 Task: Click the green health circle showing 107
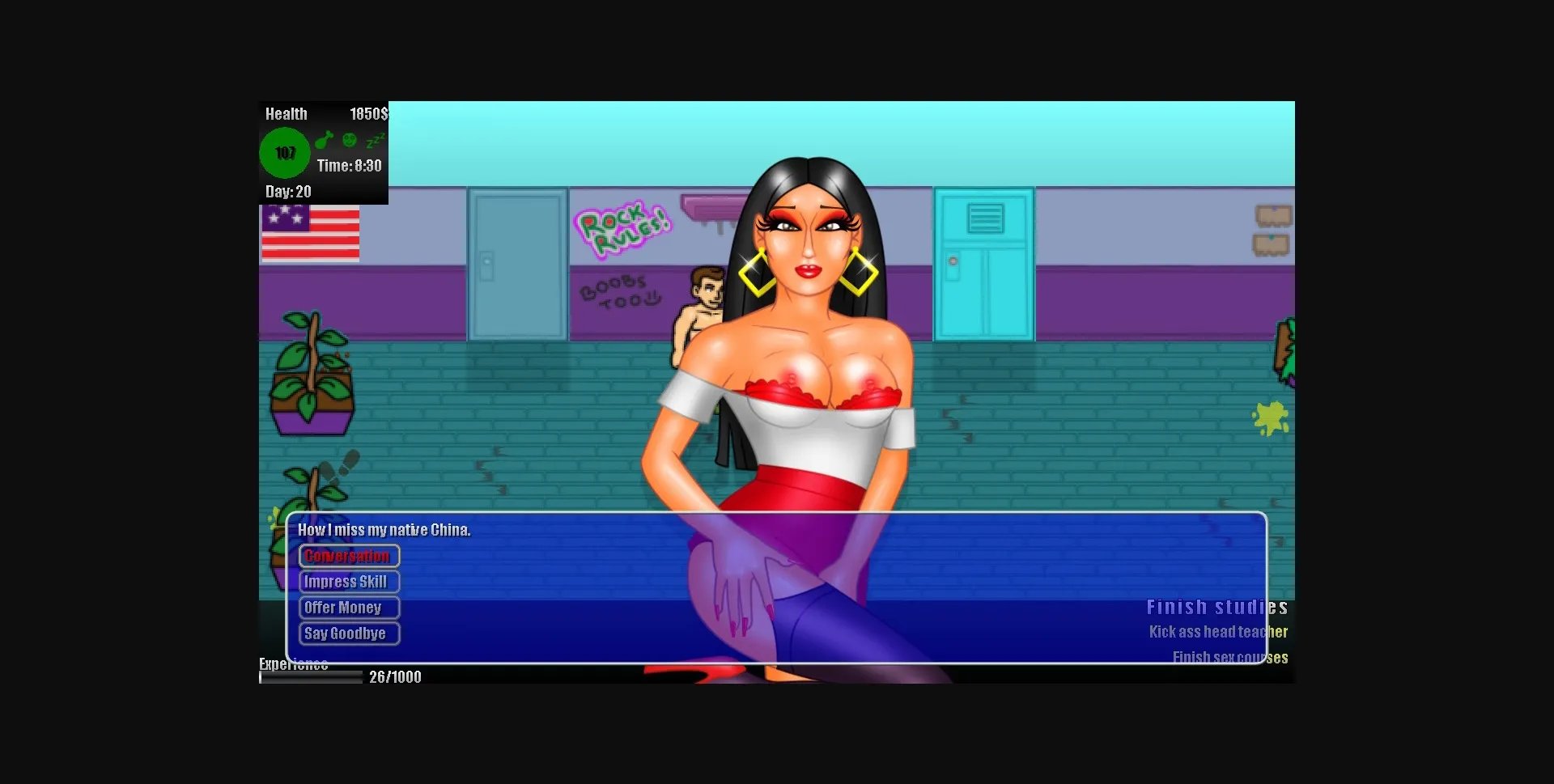pos(285,152)
